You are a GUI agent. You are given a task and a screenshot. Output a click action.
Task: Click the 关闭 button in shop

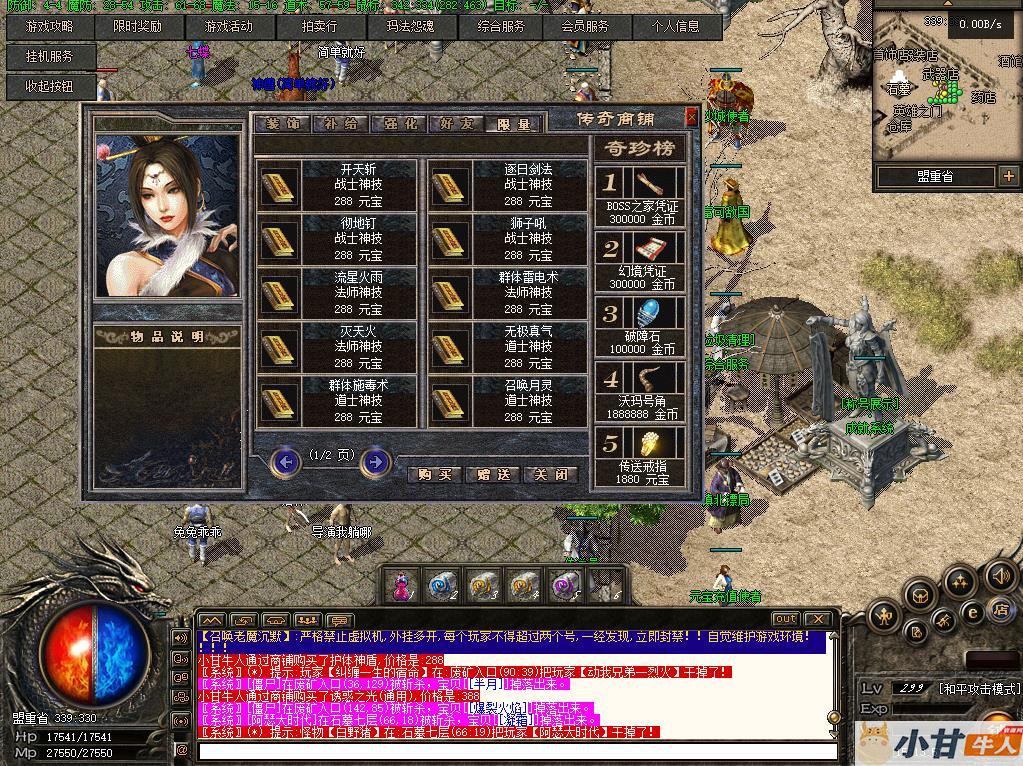point(551,475)
